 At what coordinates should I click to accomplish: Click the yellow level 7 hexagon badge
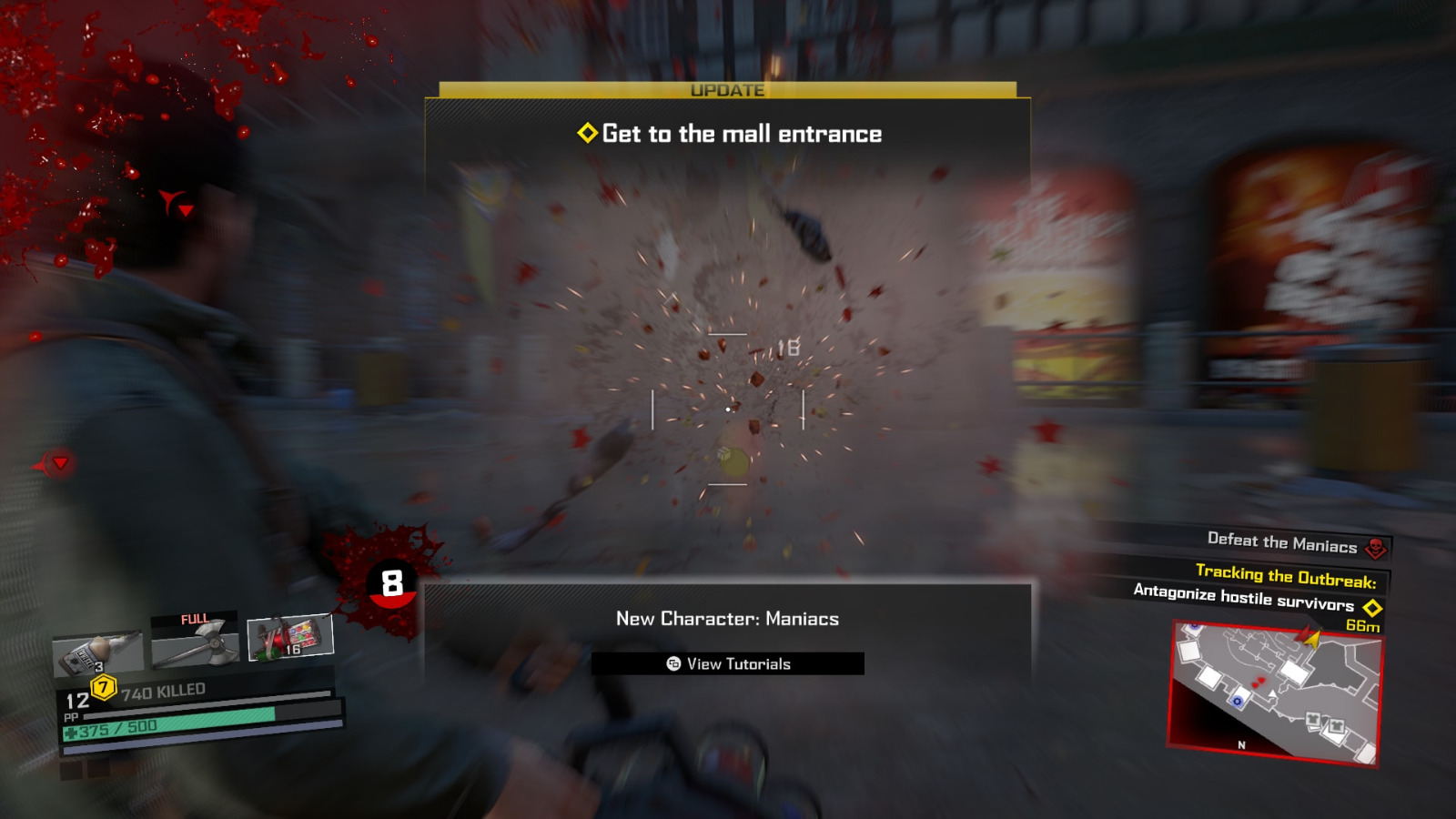coord(103,689)
